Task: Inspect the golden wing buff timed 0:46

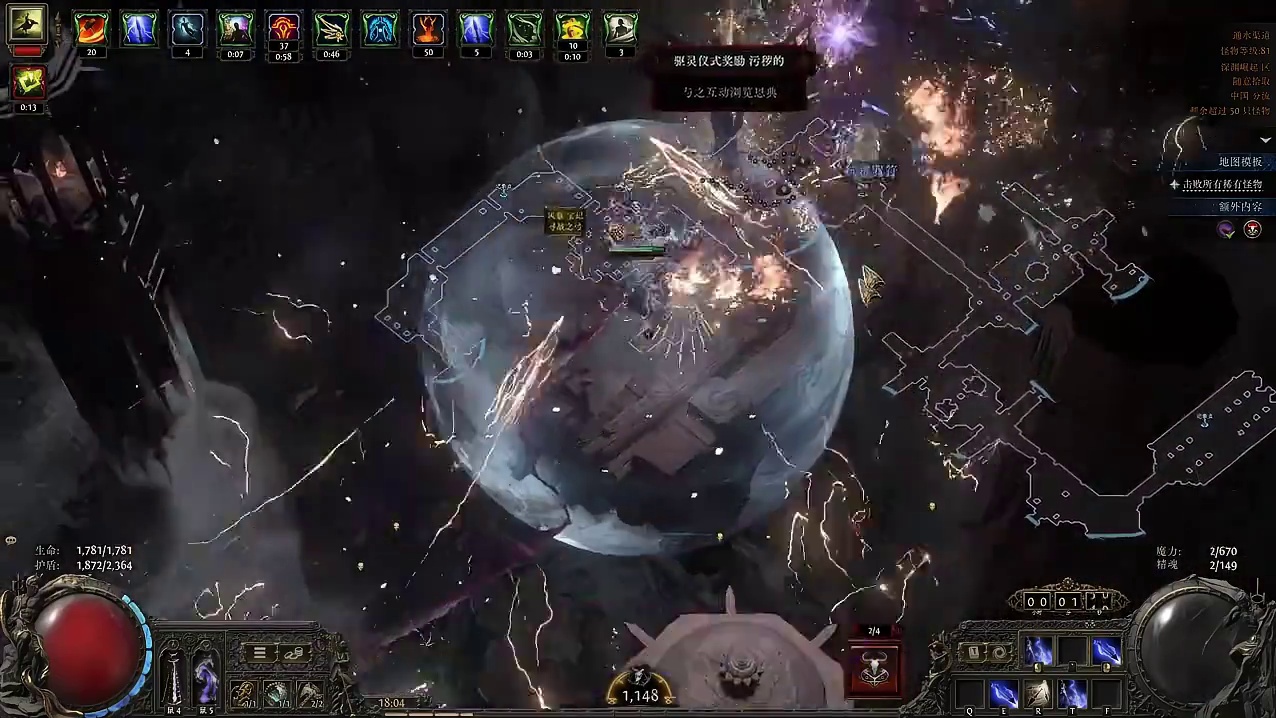Action: coord(332,29)
